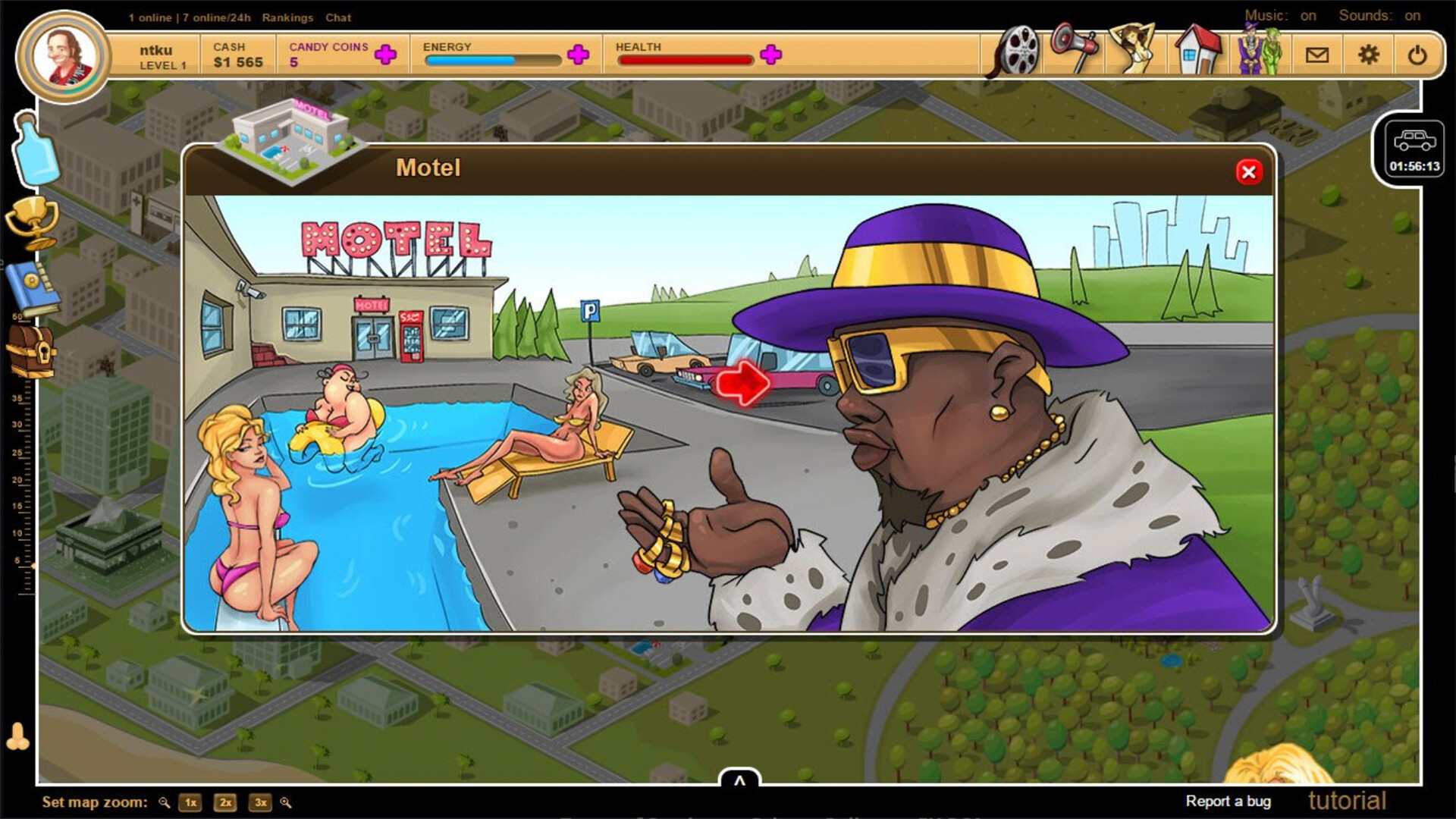The width and height of the screenshot is (1456, 819).
Task: Open the Rankings menu
Action: point(287,17)
